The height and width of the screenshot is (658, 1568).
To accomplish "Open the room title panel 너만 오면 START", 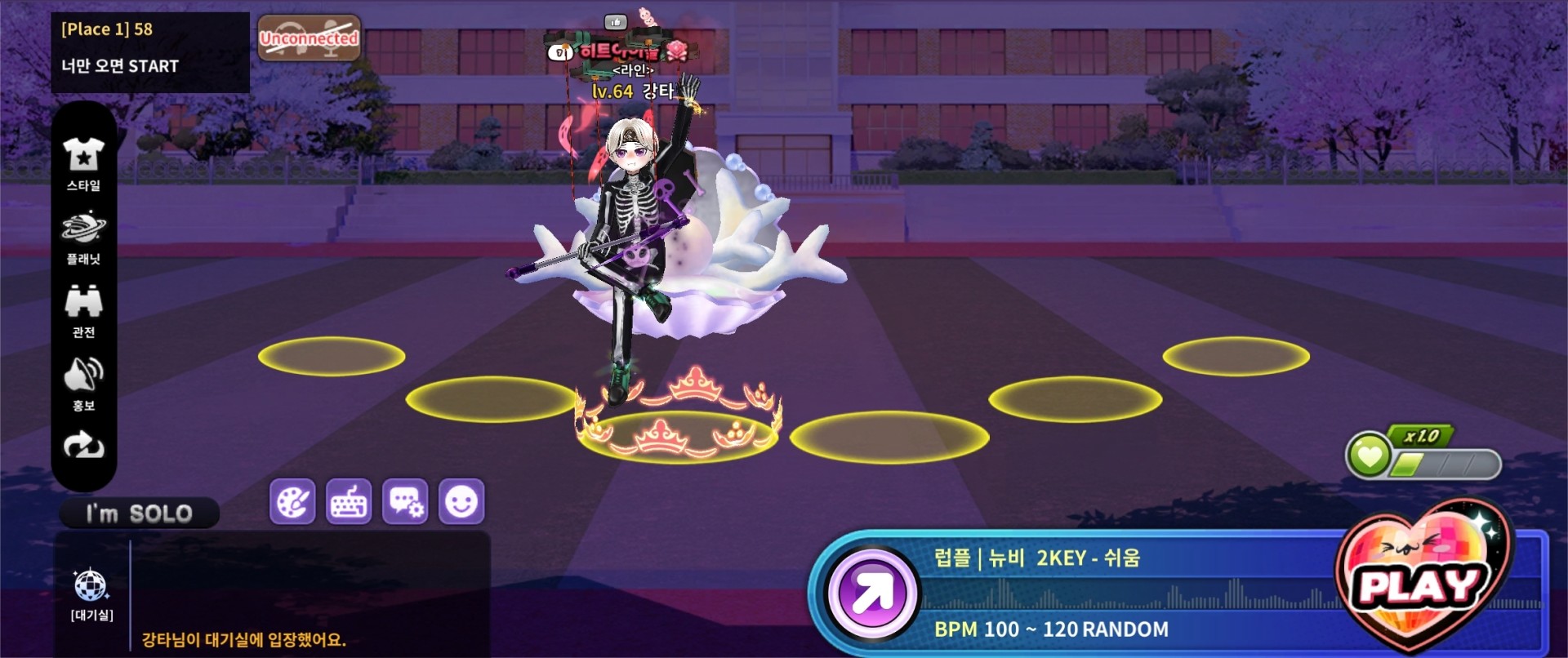I will 150,51.
